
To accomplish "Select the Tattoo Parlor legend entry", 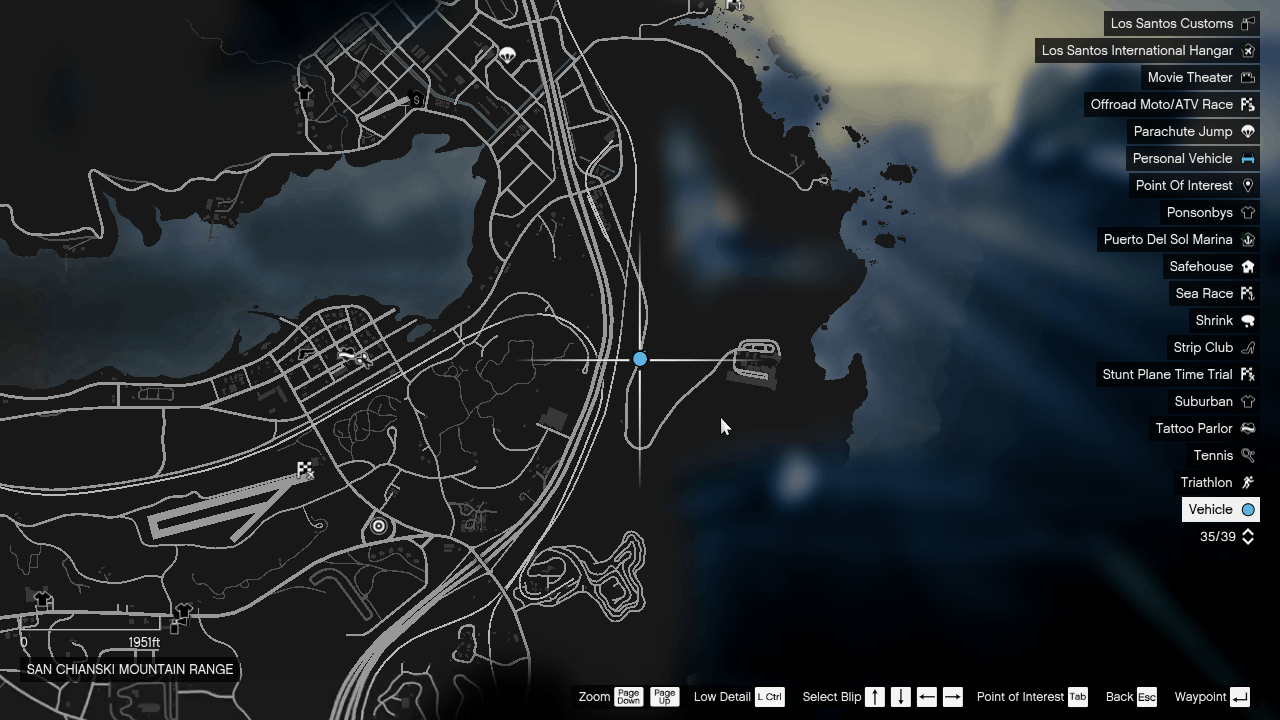I will coord(1193,428).
